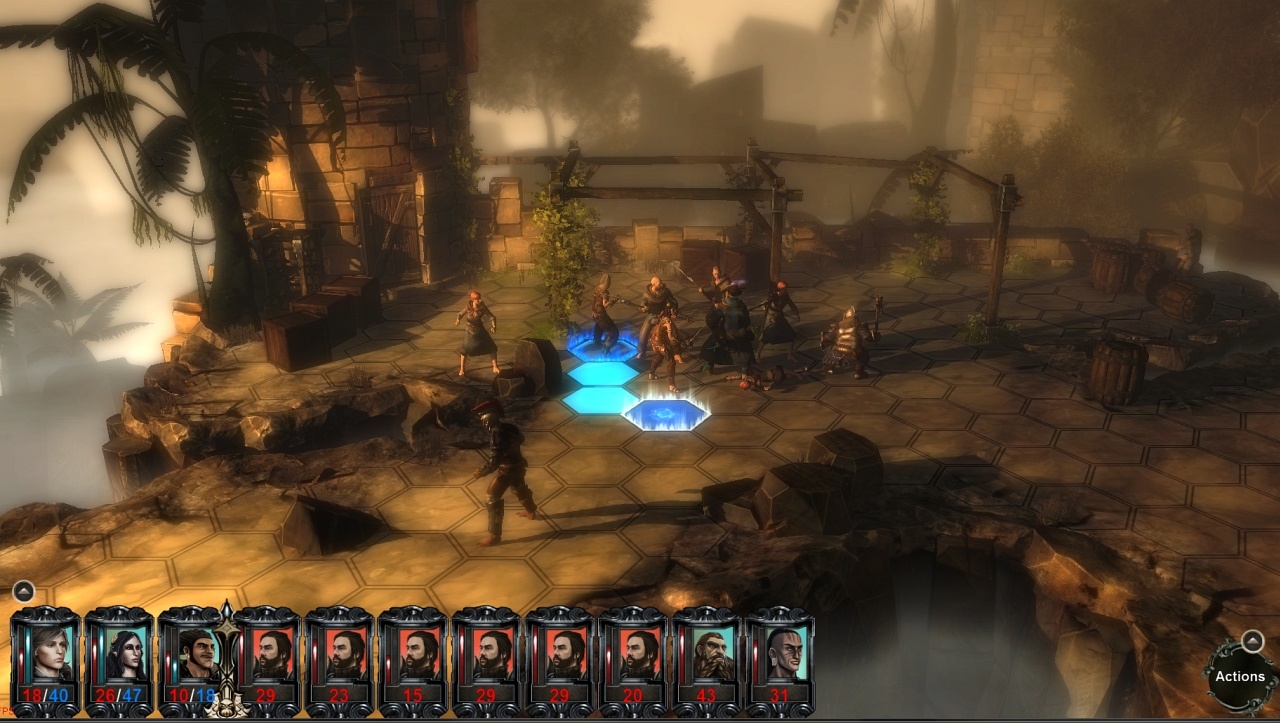Expand the arrow above the Actions button
1280x723 pixels.
1252,640
